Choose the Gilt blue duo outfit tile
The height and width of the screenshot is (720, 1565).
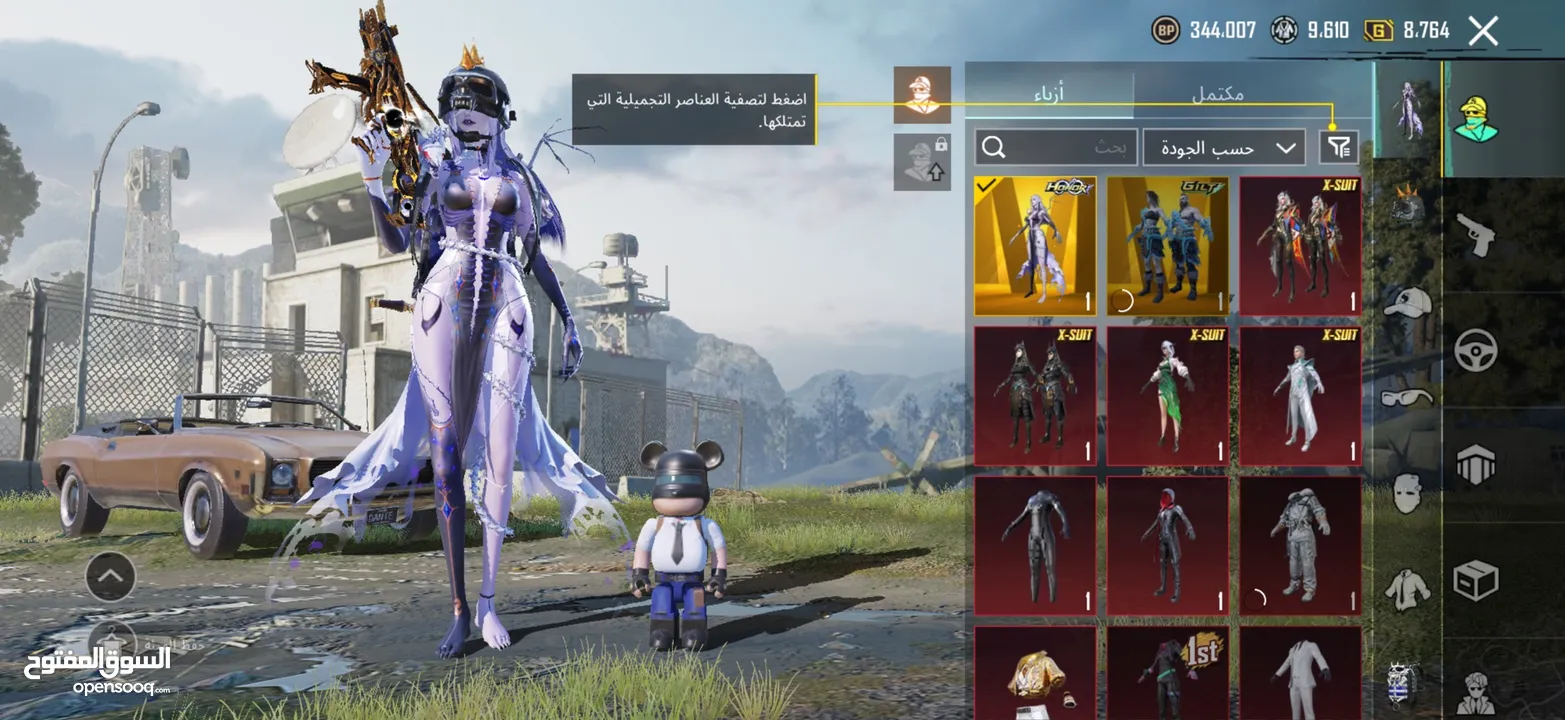click(x=1167, y=246)
